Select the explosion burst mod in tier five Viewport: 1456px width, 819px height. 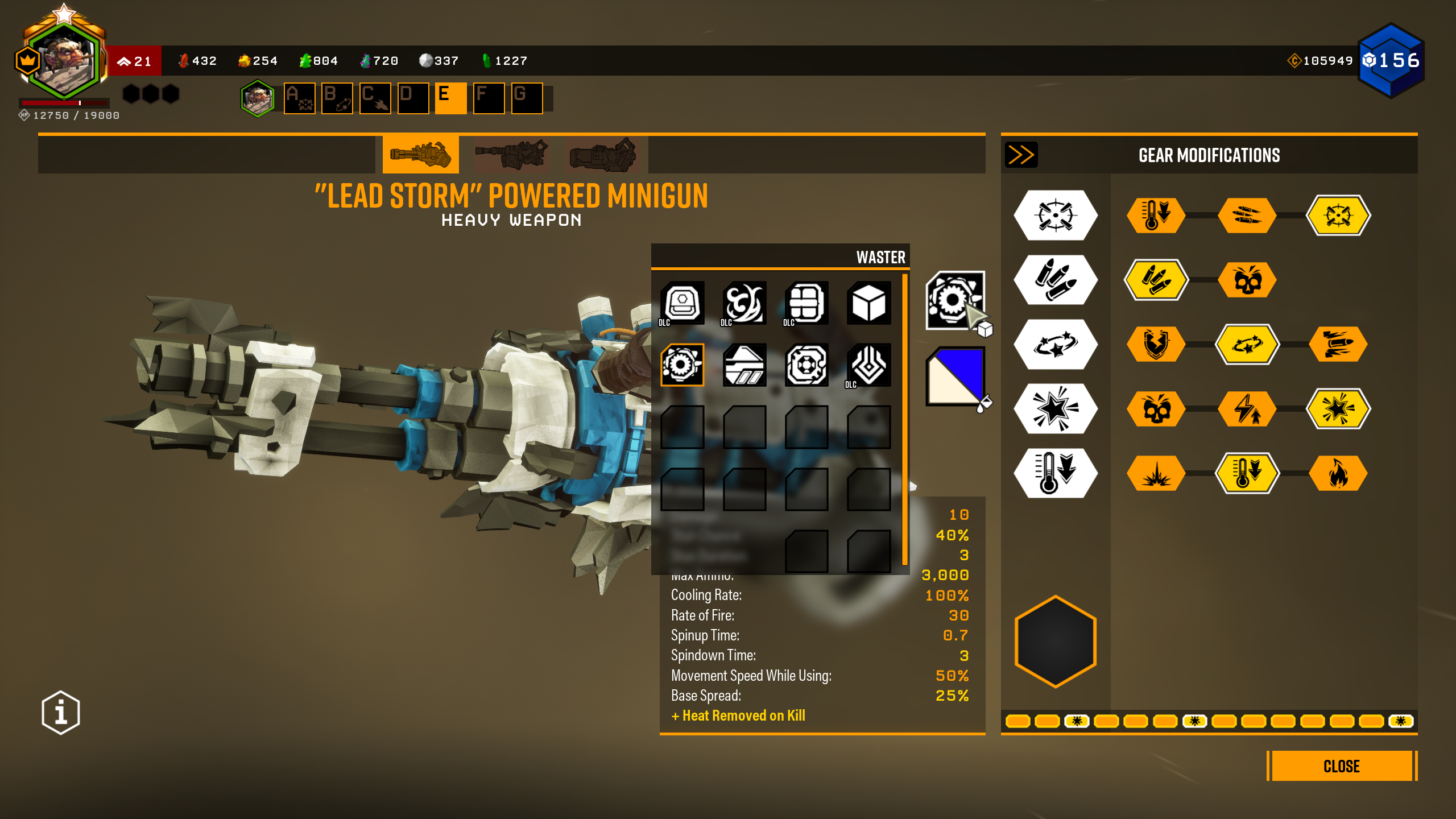click(x=1156, y=473)
